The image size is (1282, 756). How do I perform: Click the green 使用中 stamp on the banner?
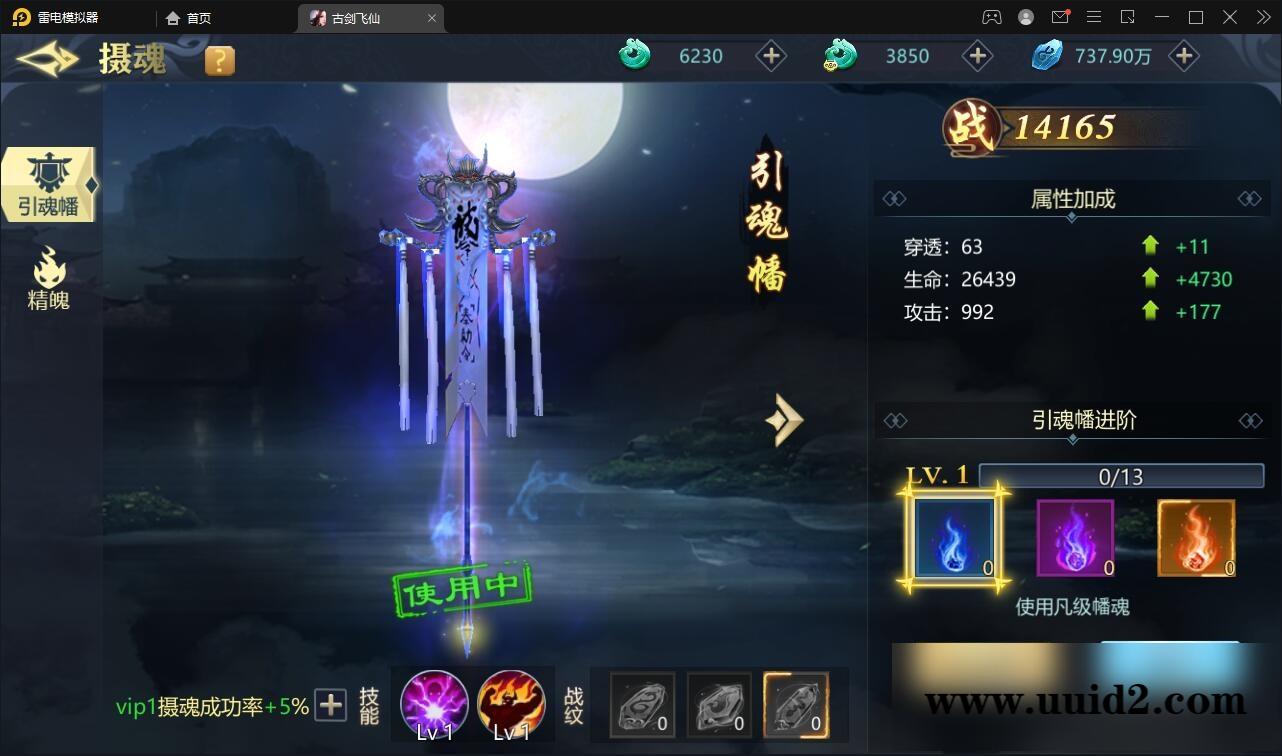[465, 588]
